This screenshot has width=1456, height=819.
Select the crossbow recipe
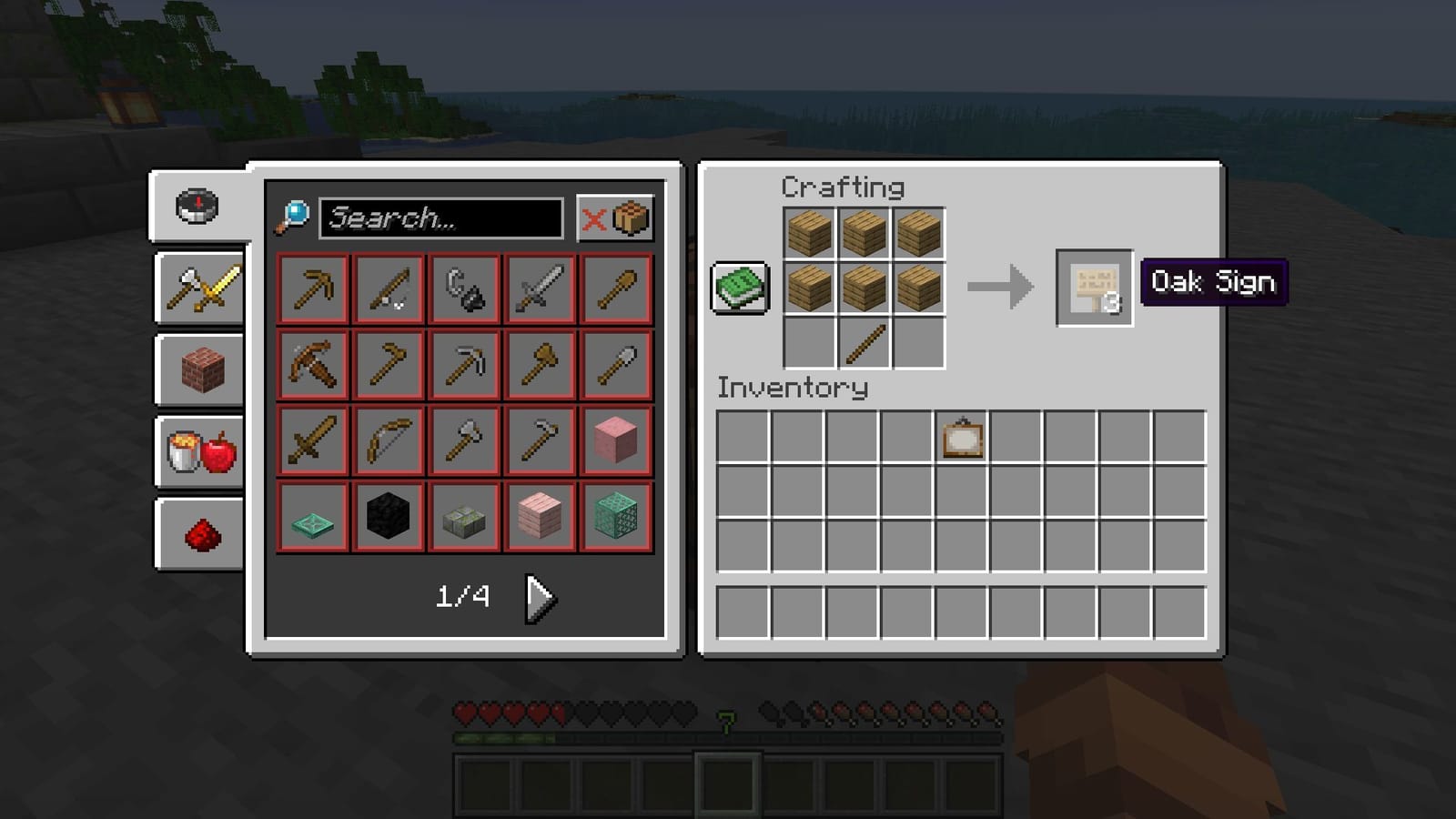[312, 364]
